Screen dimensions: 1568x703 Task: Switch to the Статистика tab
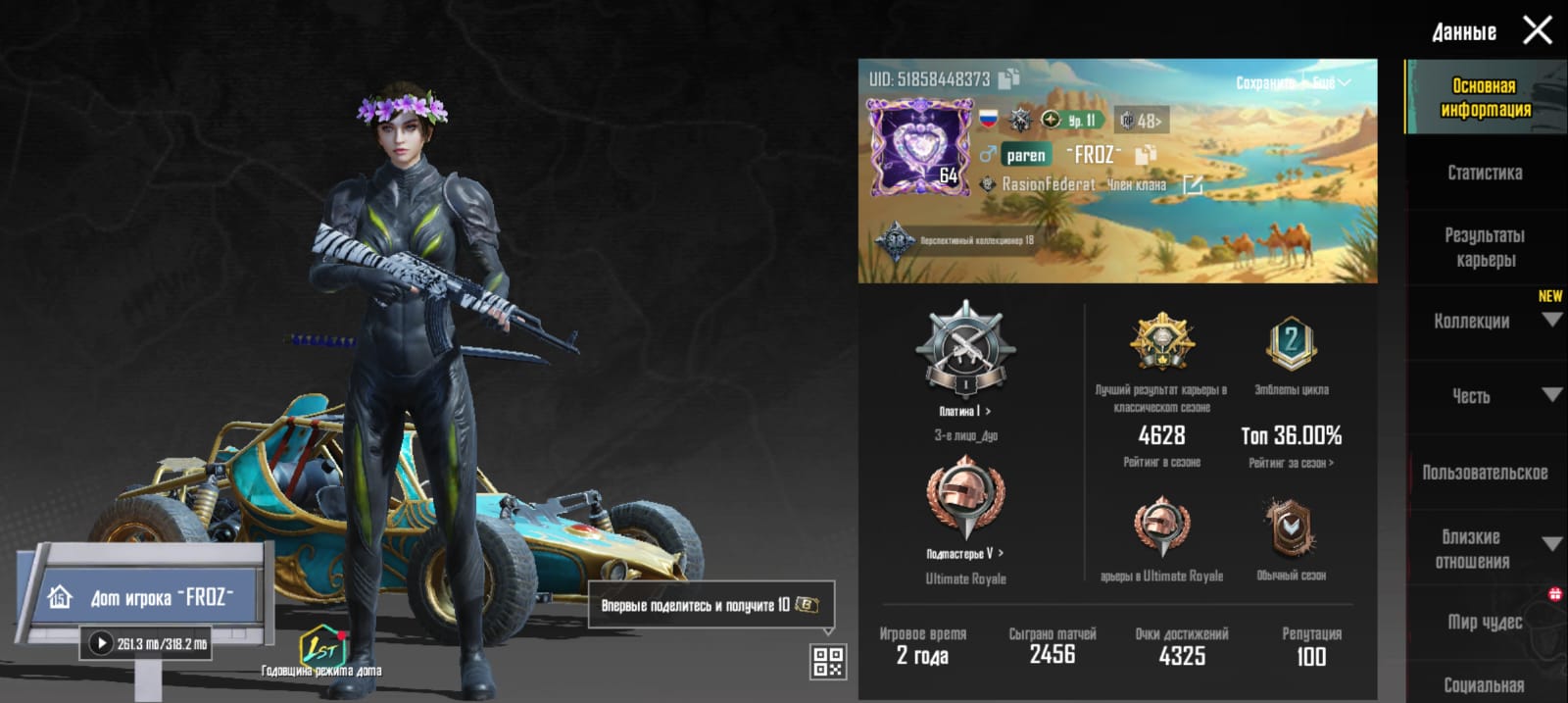pyautogui.click(x=1485, y=173)
